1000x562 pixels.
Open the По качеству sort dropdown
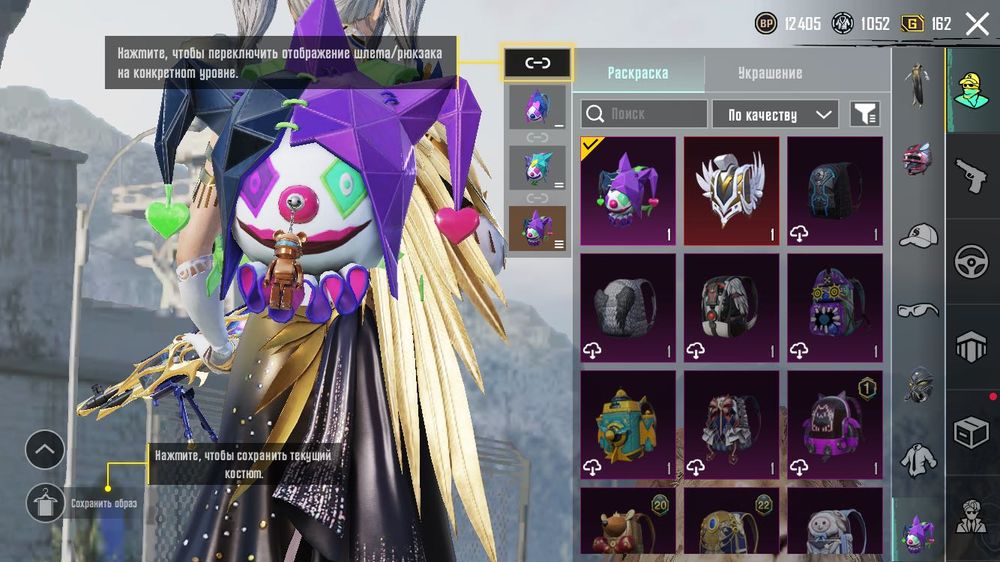(x=775, y=114)
